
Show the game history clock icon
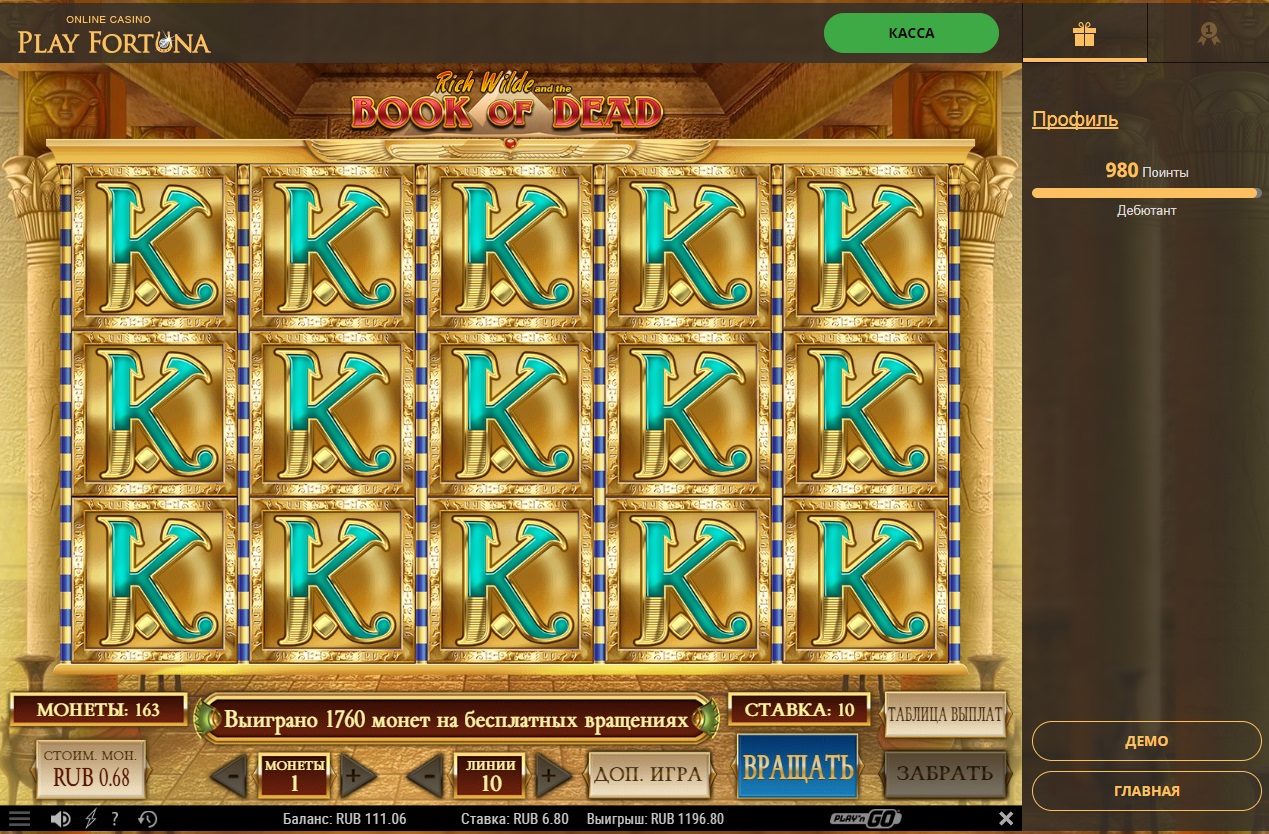pos(147,819)
